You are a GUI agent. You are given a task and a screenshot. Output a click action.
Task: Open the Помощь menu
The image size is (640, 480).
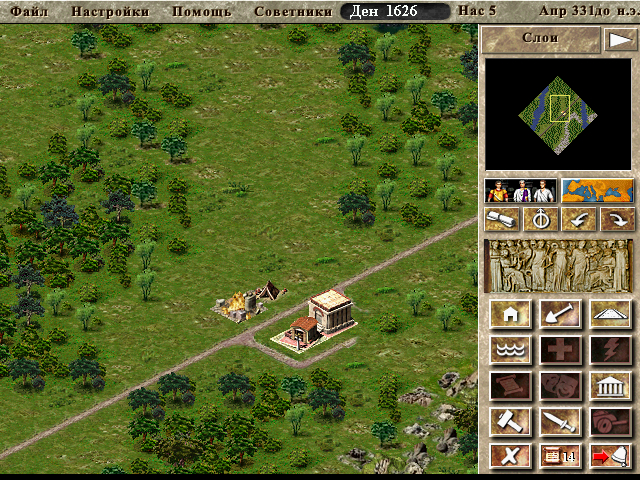201,12
